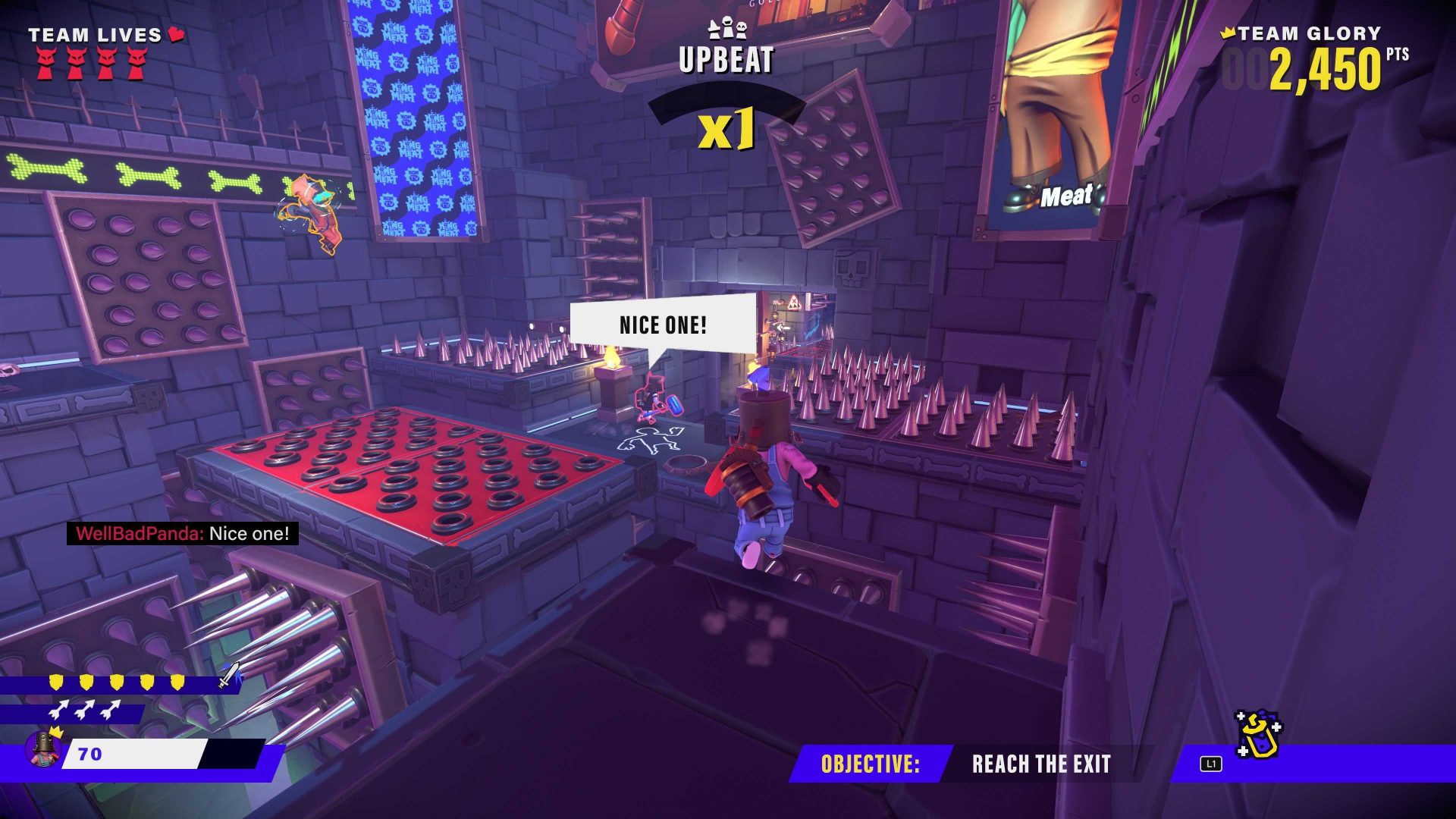Click the Upbeat crowd mood indicator
The image size is (1456, 819).
click(726, 58)
